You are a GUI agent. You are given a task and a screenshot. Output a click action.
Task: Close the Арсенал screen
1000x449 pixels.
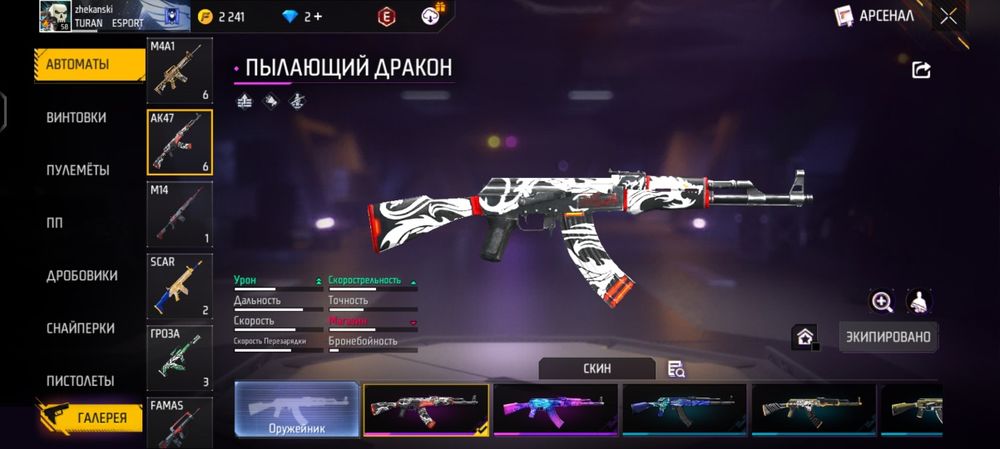948,16
